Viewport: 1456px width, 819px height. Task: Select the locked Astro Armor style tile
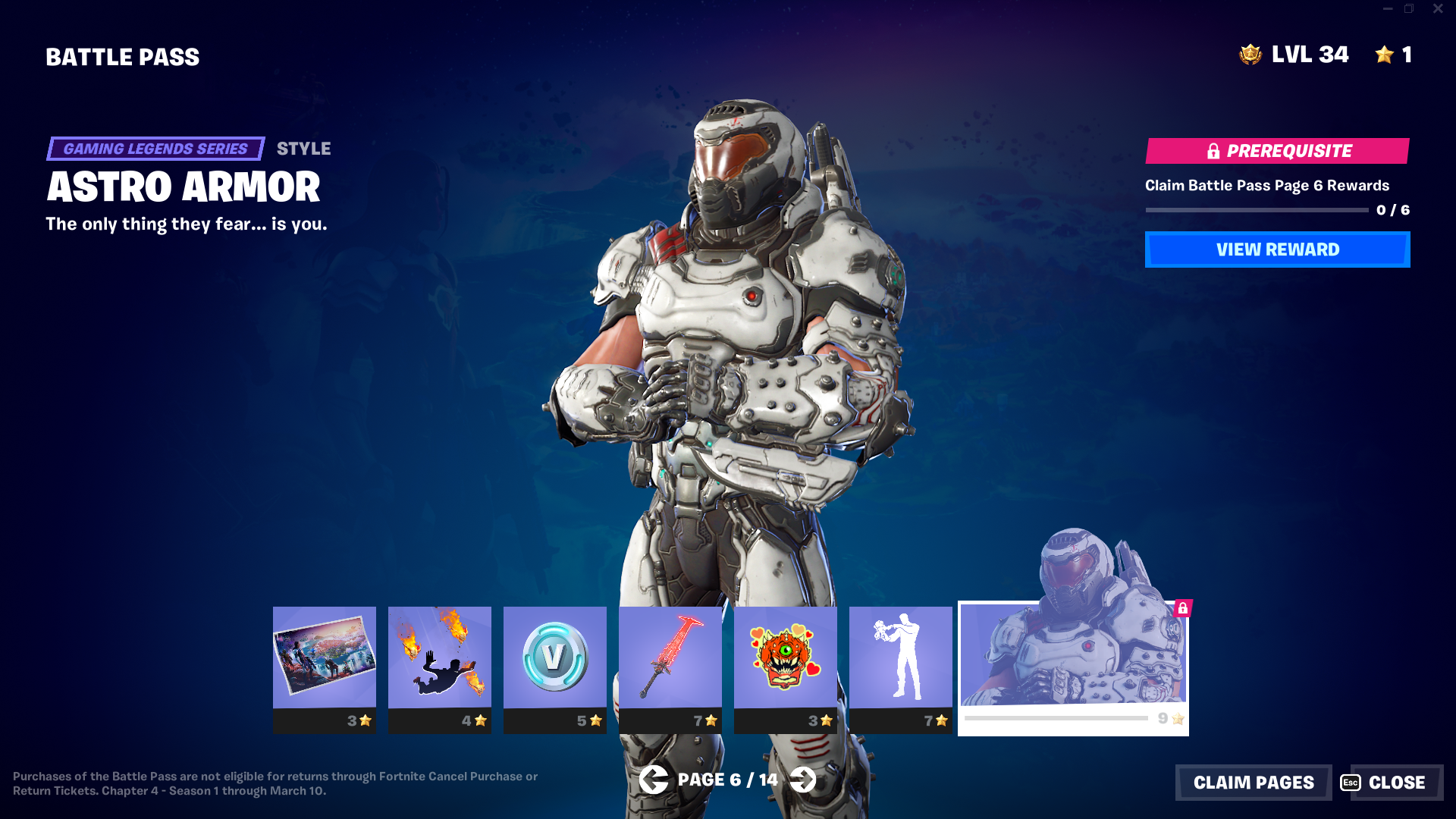click(1072, 658)
